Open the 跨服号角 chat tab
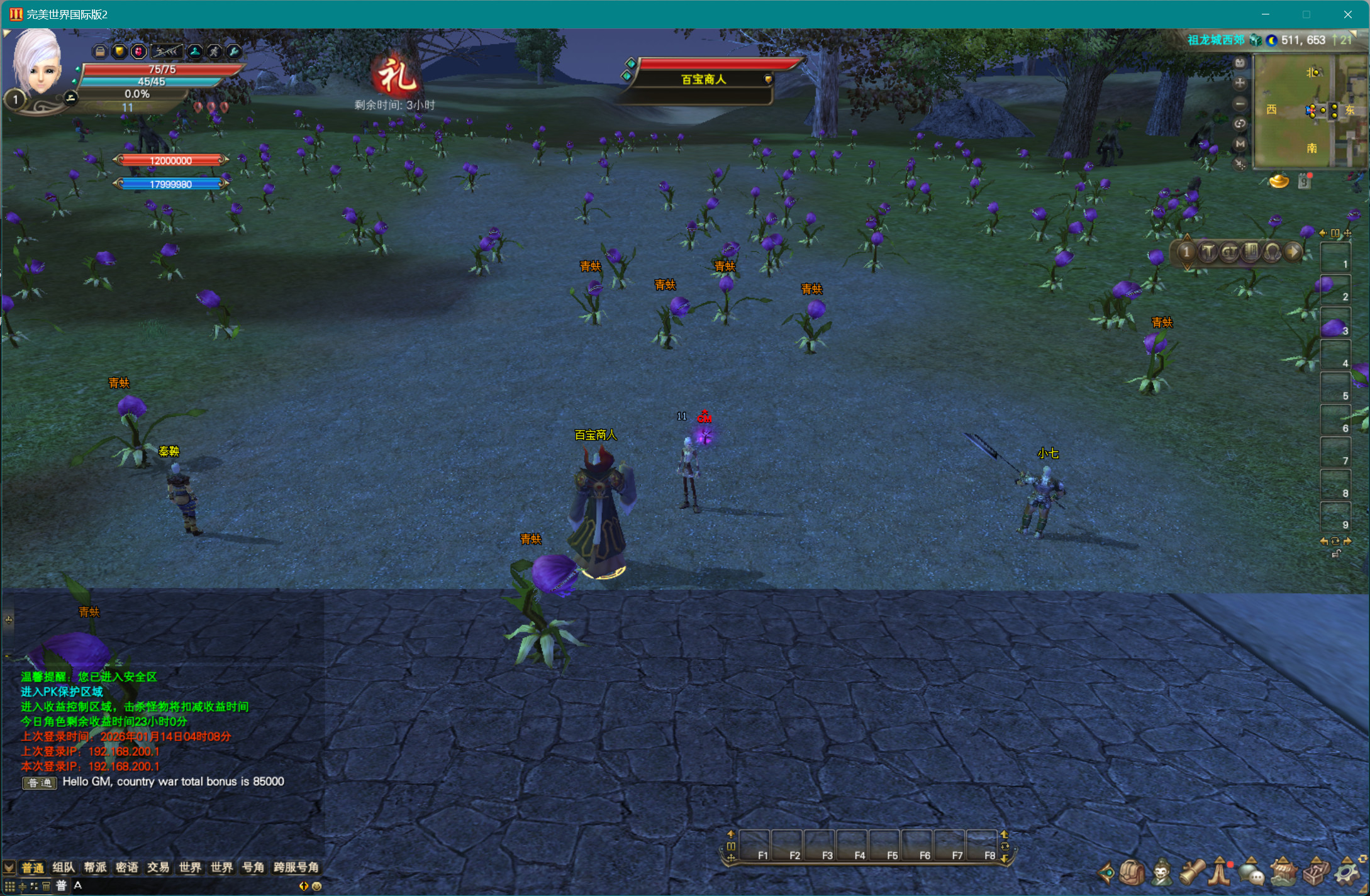Screen dimensions: 1370x896 click(296, 868)
